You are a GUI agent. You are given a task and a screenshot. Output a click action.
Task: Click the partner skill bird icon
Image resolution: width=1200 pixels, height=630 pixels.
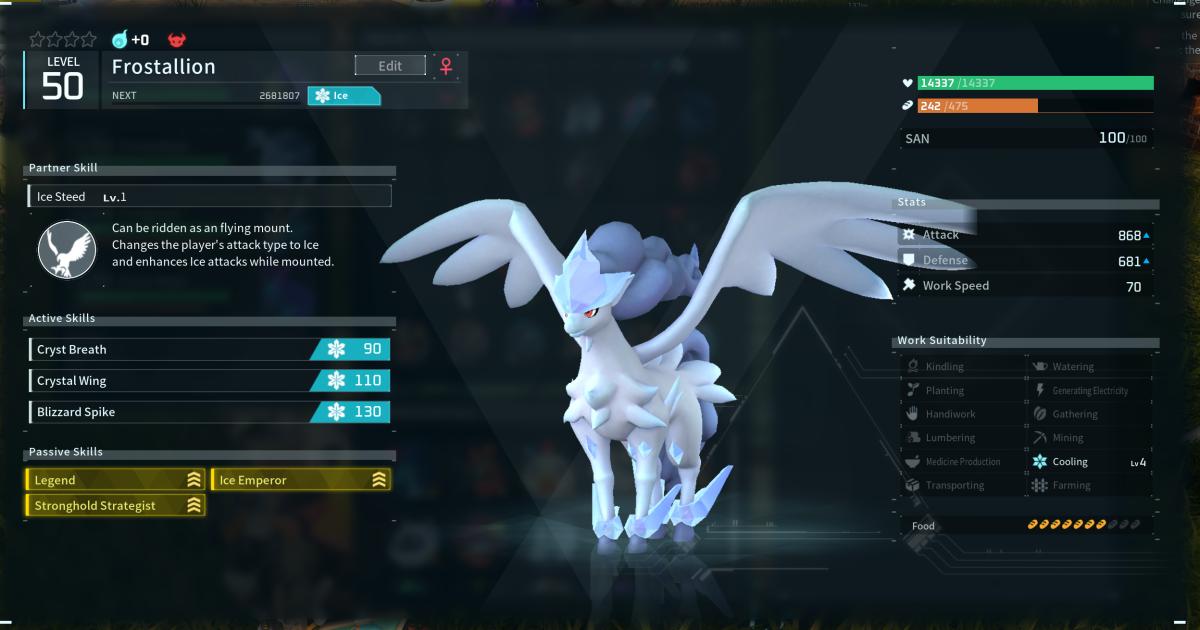(67, 250)
